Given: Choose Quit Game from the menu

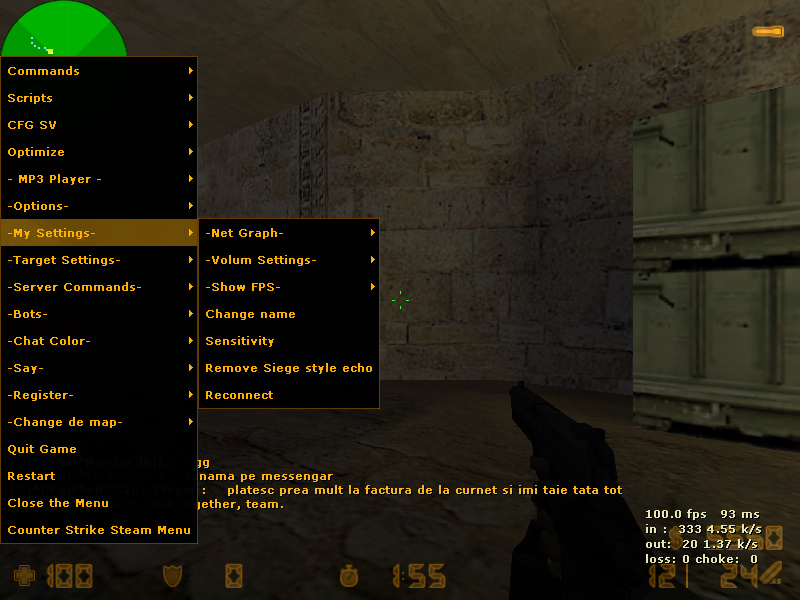Looking at the screenshot, I should coord(99,449).
